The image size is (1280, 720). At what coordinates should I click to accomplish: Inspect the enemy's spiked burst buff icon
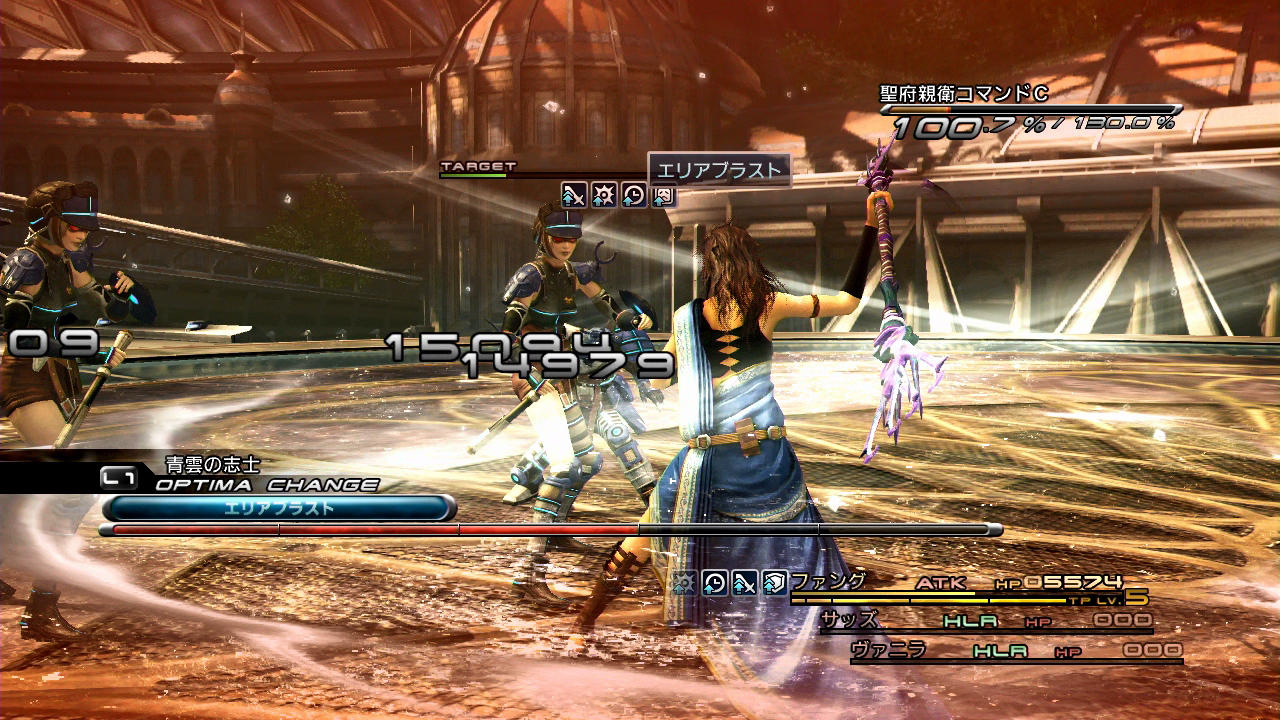tap(603, 195)
